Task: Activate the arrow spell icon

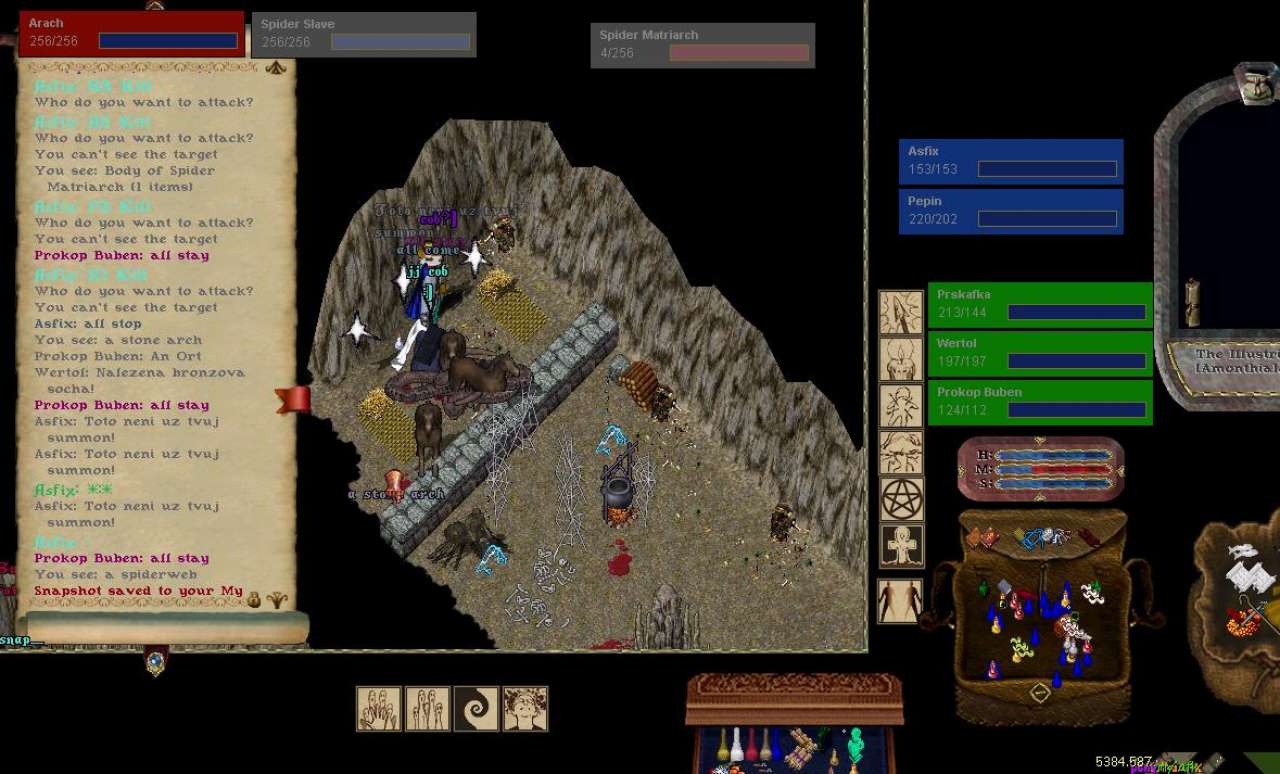Action: tap(901, 312)
